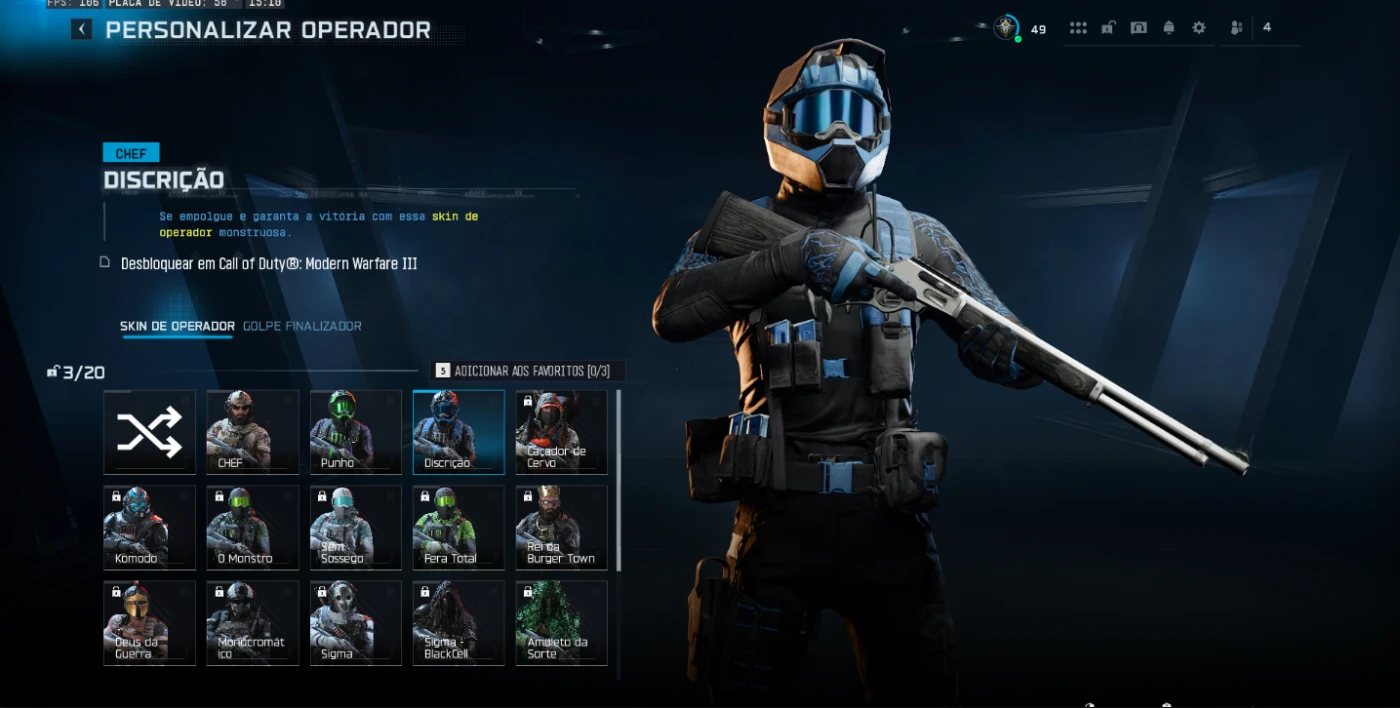The height and width of the screenshot is (708, 1400).
Task: Choose the Komodo operator skin
Action: (150, 527)
